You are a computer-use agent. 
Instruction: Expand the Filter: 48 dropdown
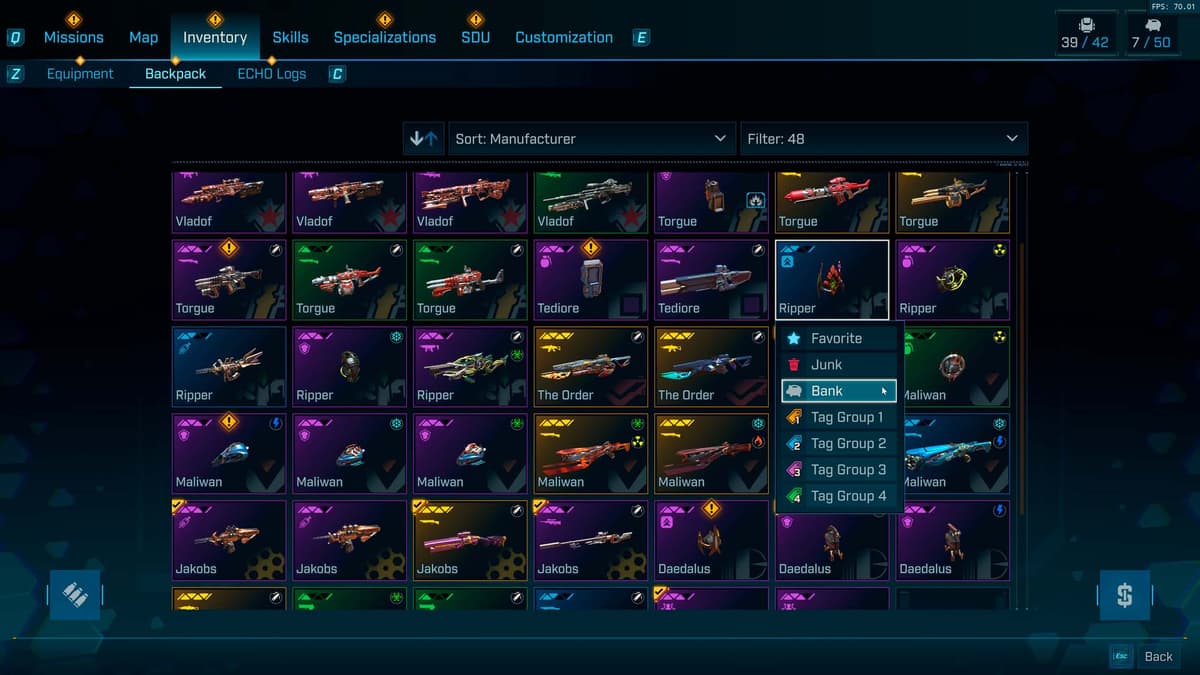[x=882, y=139]
